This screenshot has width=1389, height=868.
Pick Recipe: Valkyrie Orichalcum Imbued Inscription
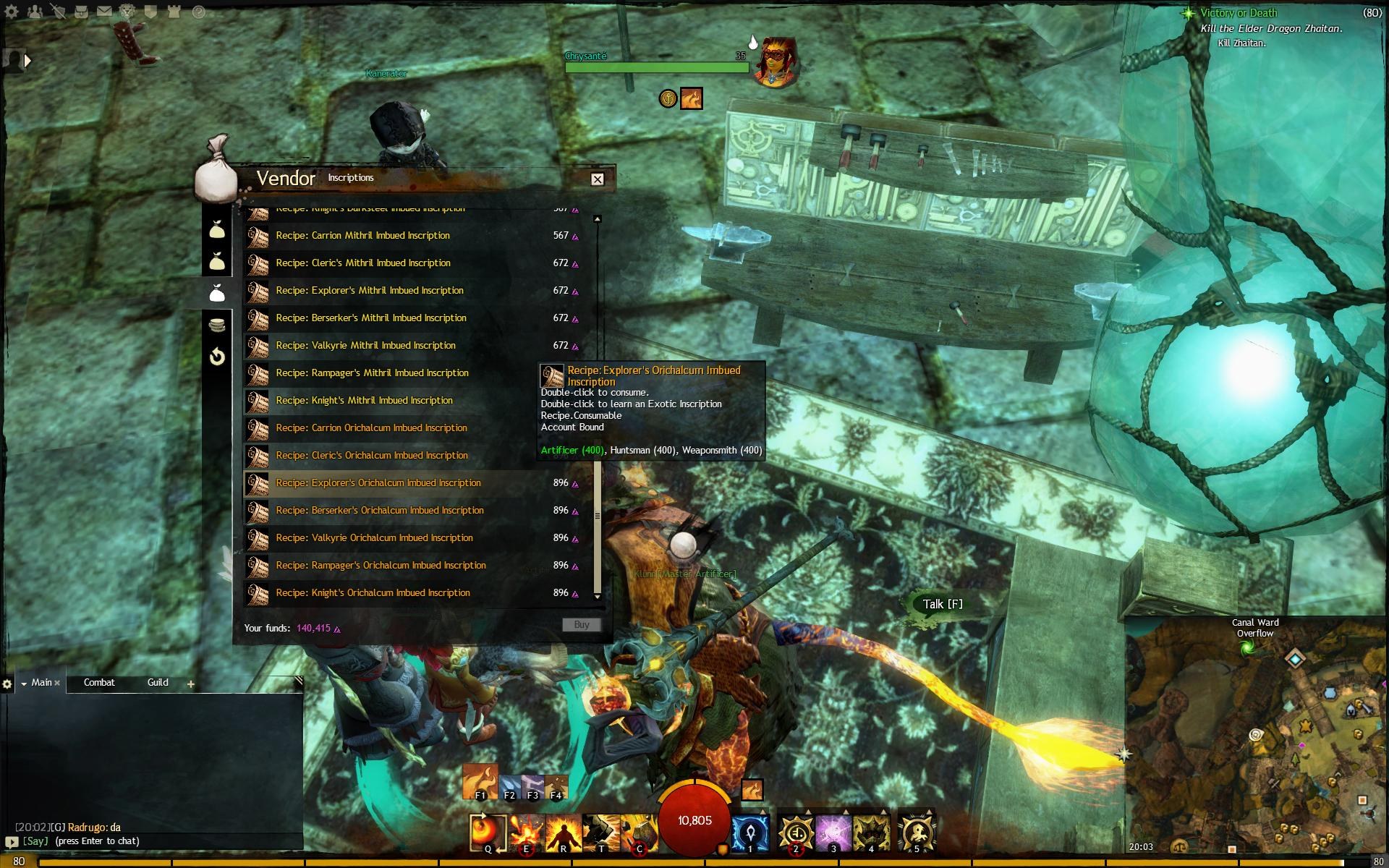(374, 538)
